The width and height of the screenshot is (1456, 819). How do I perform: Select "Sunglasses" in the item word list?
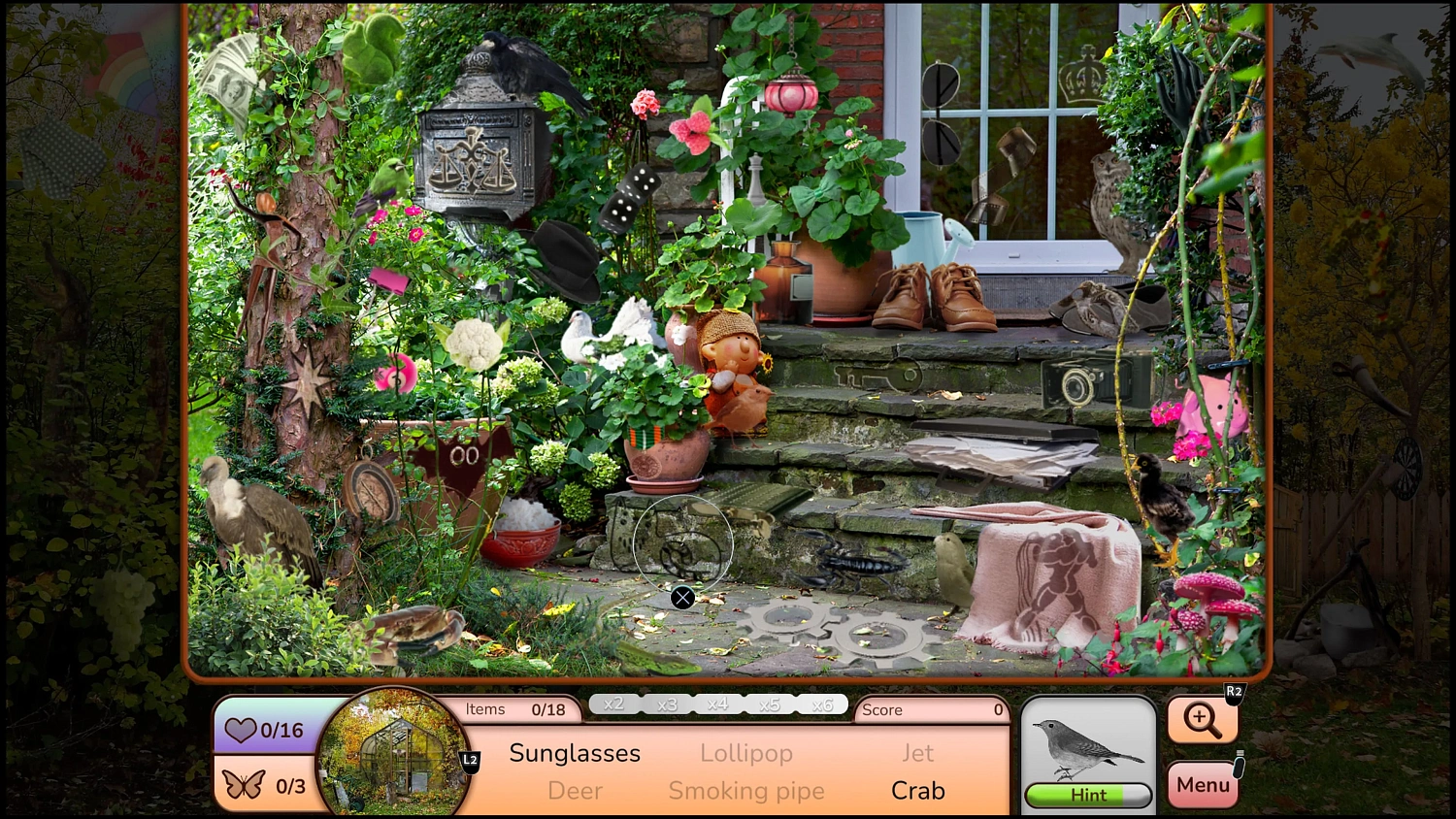click(575, 753)
